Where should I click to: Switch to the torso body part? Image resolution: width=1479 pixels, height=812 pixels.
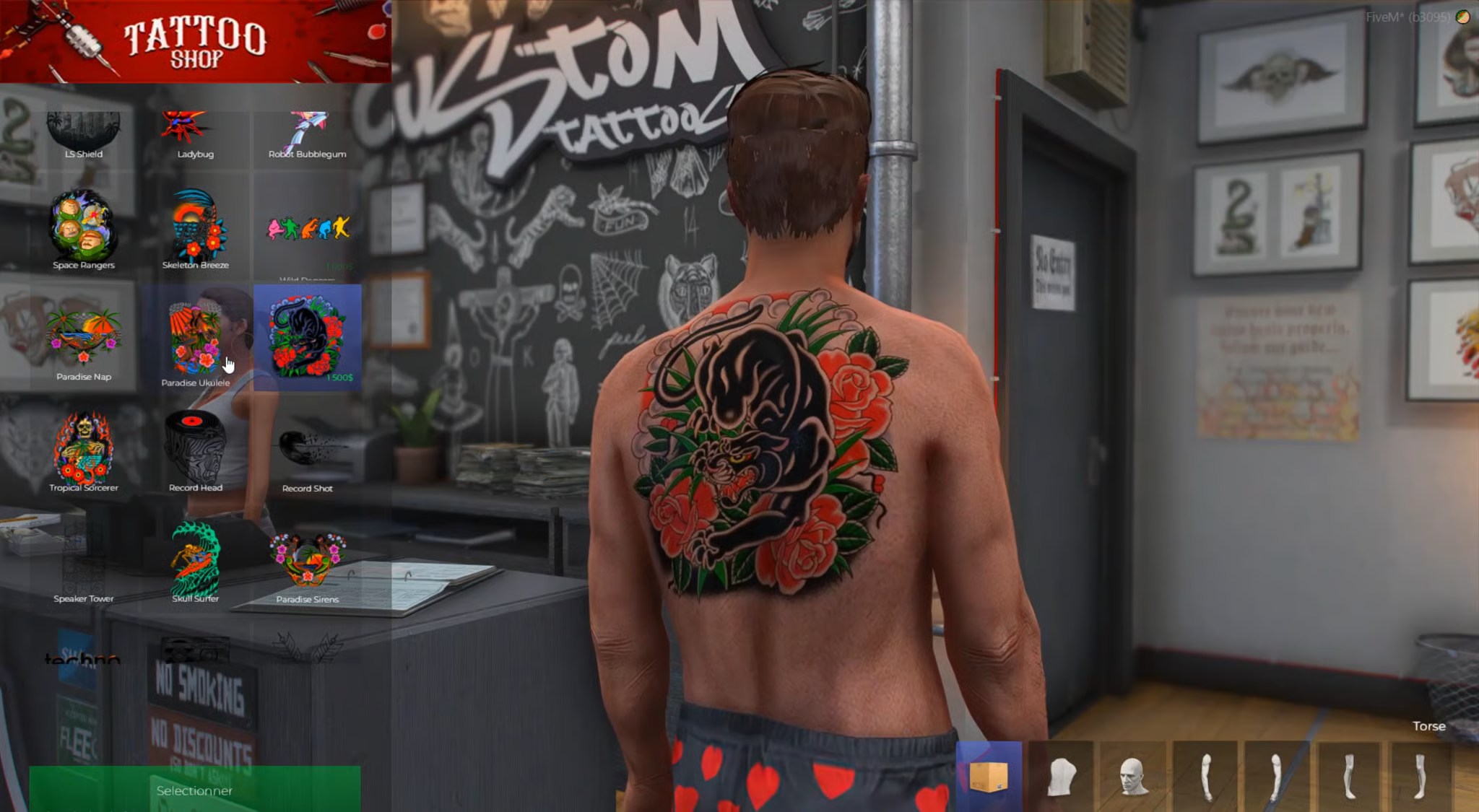(x=1062, y=777)
